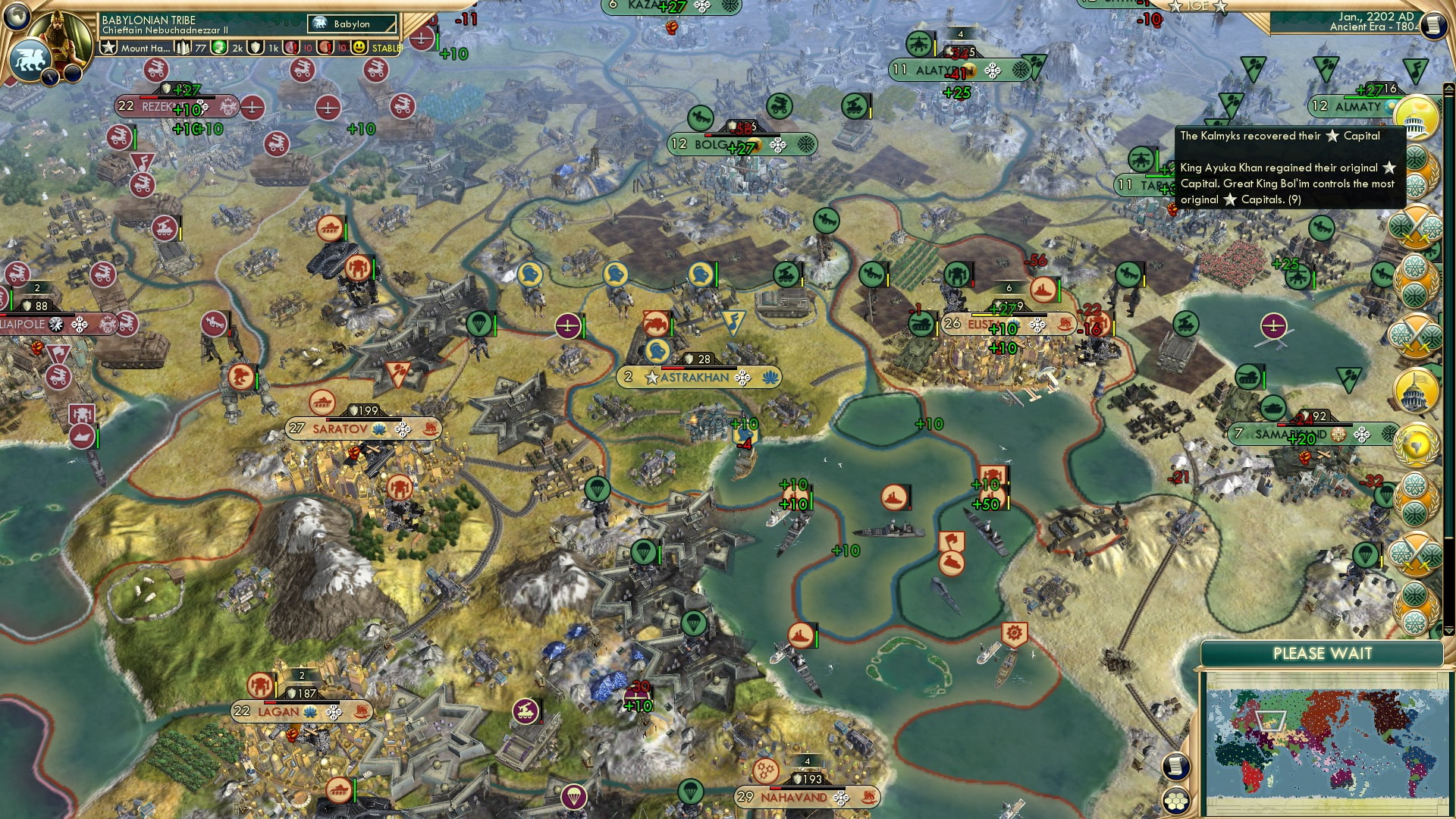Toggle the hex grid icon beside the minimap

[1175, 801]
